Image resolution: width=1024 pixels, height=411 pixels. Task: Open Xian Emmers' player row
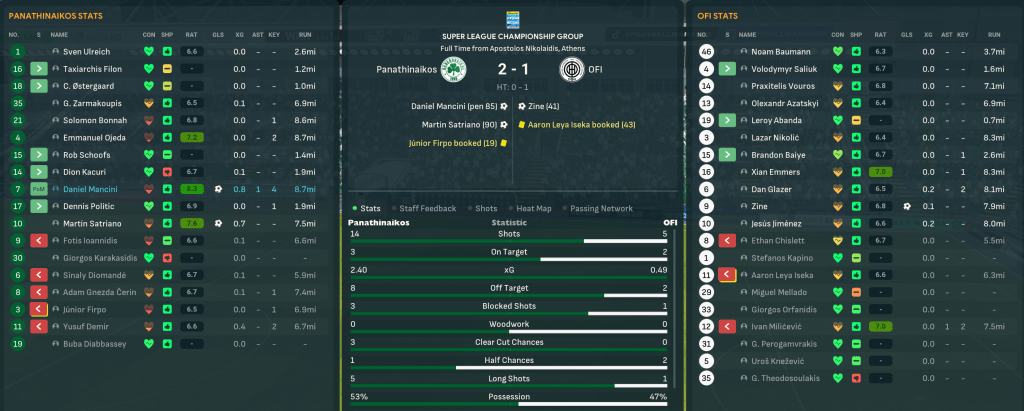[772, 171]
